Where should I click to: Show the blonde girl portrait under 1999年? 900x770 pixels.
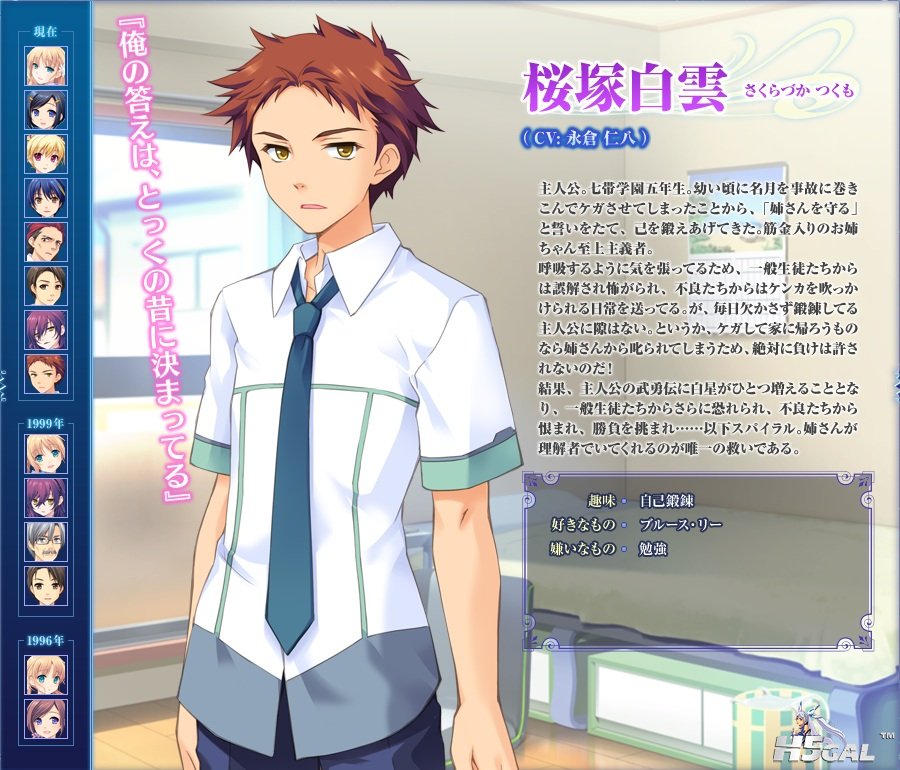47,454
